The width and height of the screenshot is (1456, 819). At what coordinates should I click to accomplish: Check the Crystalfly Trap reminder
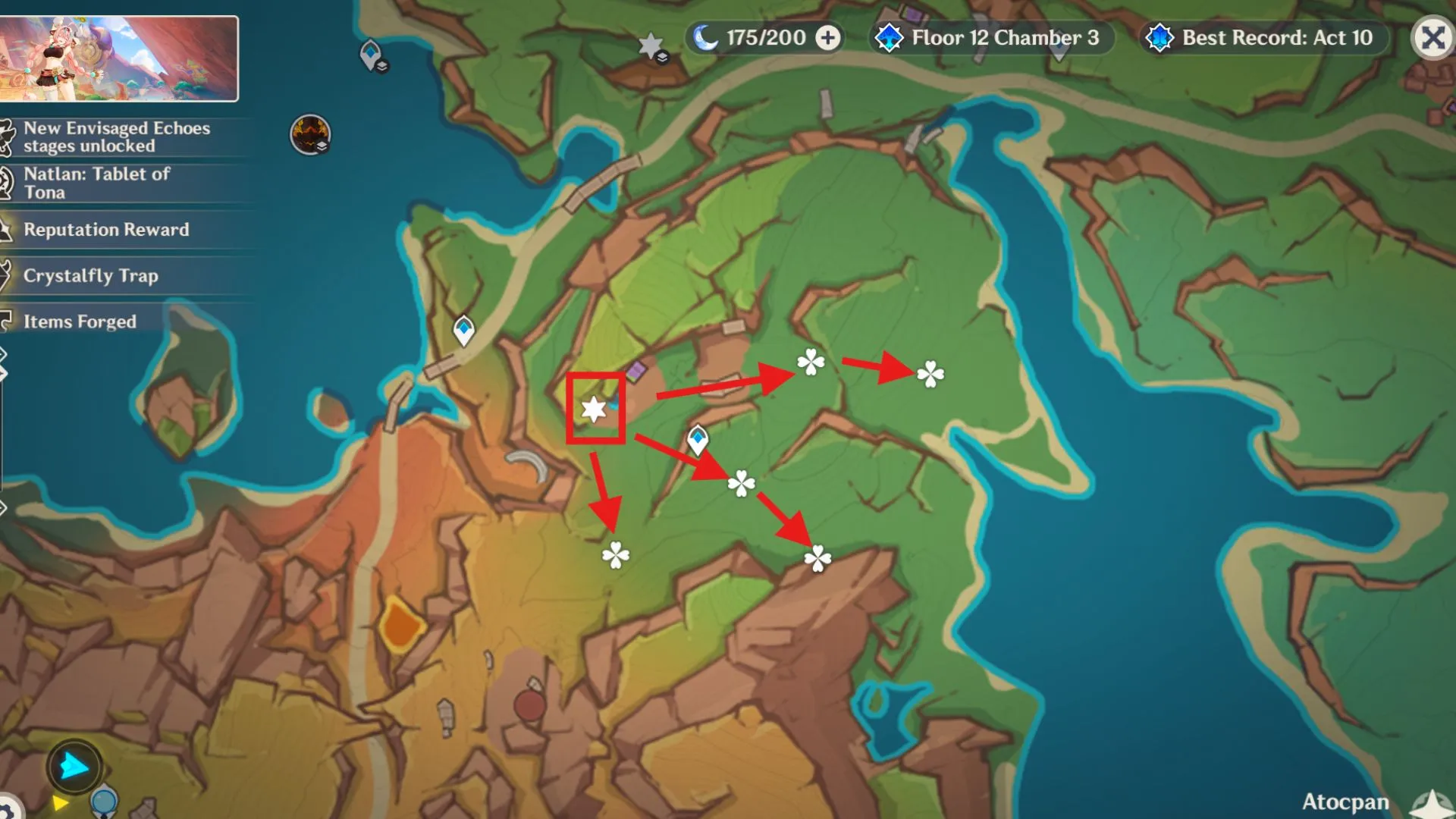(90, 275)
